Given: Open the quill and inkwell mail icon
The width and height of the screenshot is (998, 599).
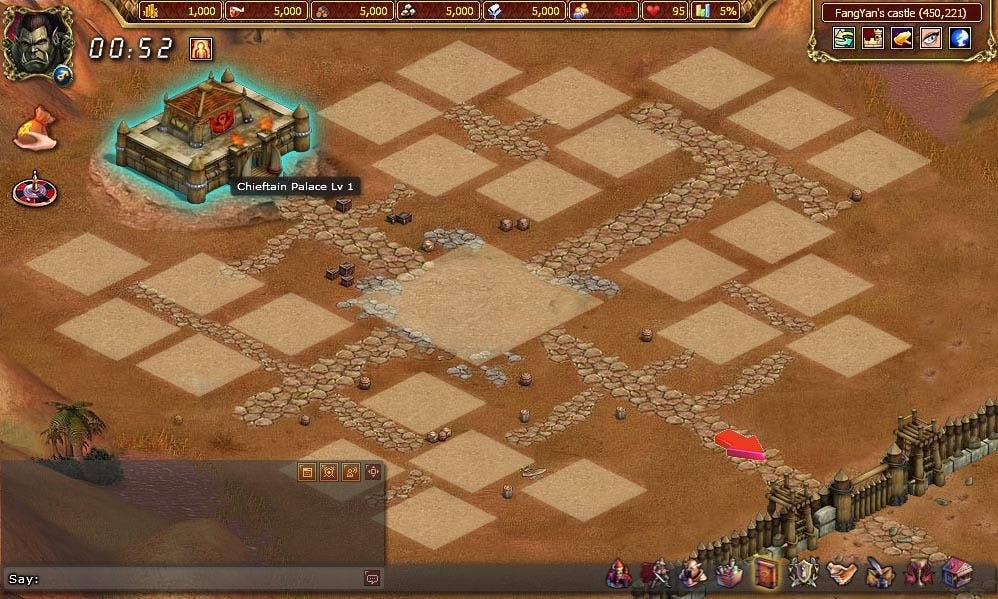Looking at the screenshot, I should 879,574.
